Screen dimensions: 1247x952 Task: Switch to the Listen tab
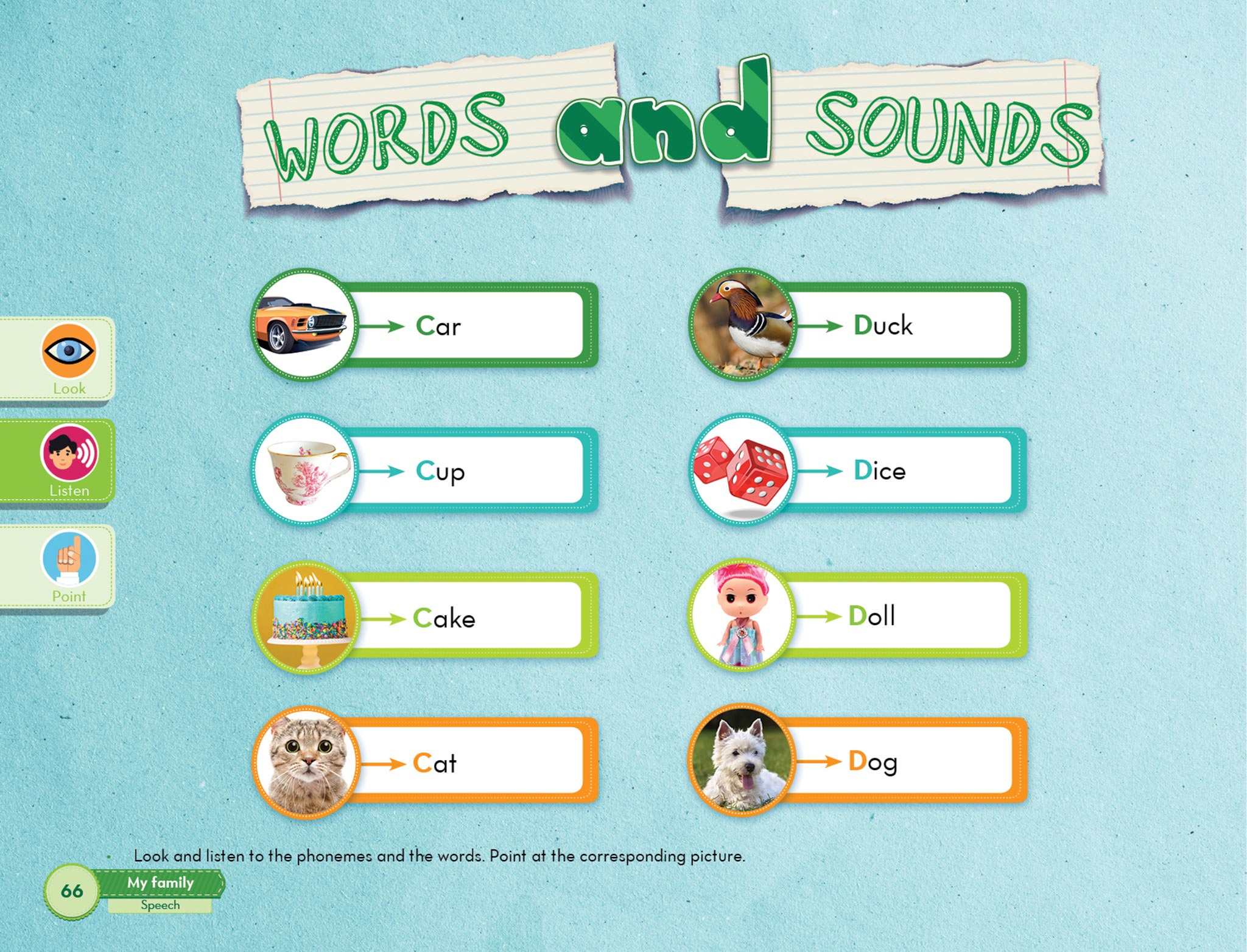(69, 460)
